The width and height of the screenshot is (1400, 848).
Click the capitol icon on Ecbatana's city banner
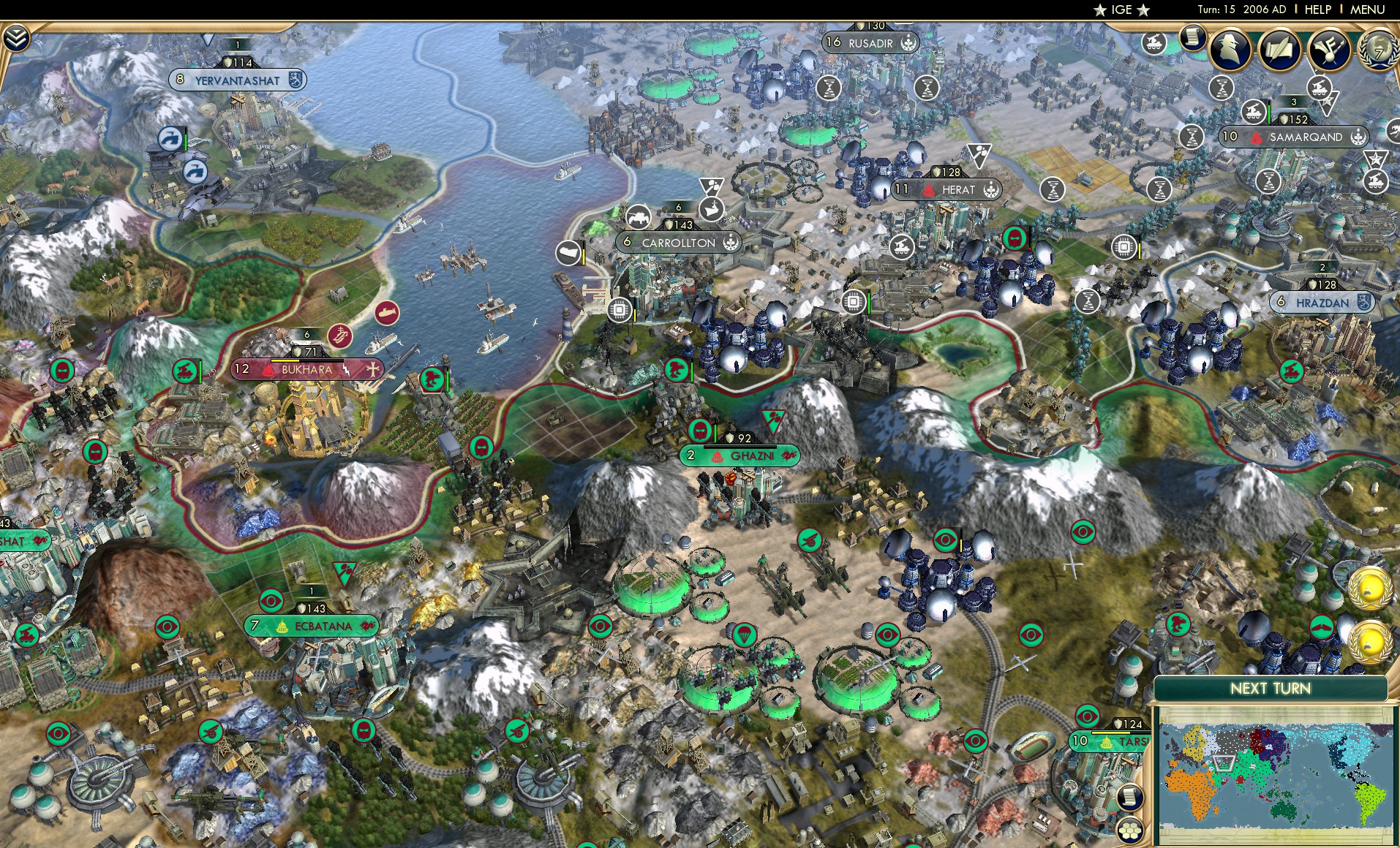click(x=282, y=626)
